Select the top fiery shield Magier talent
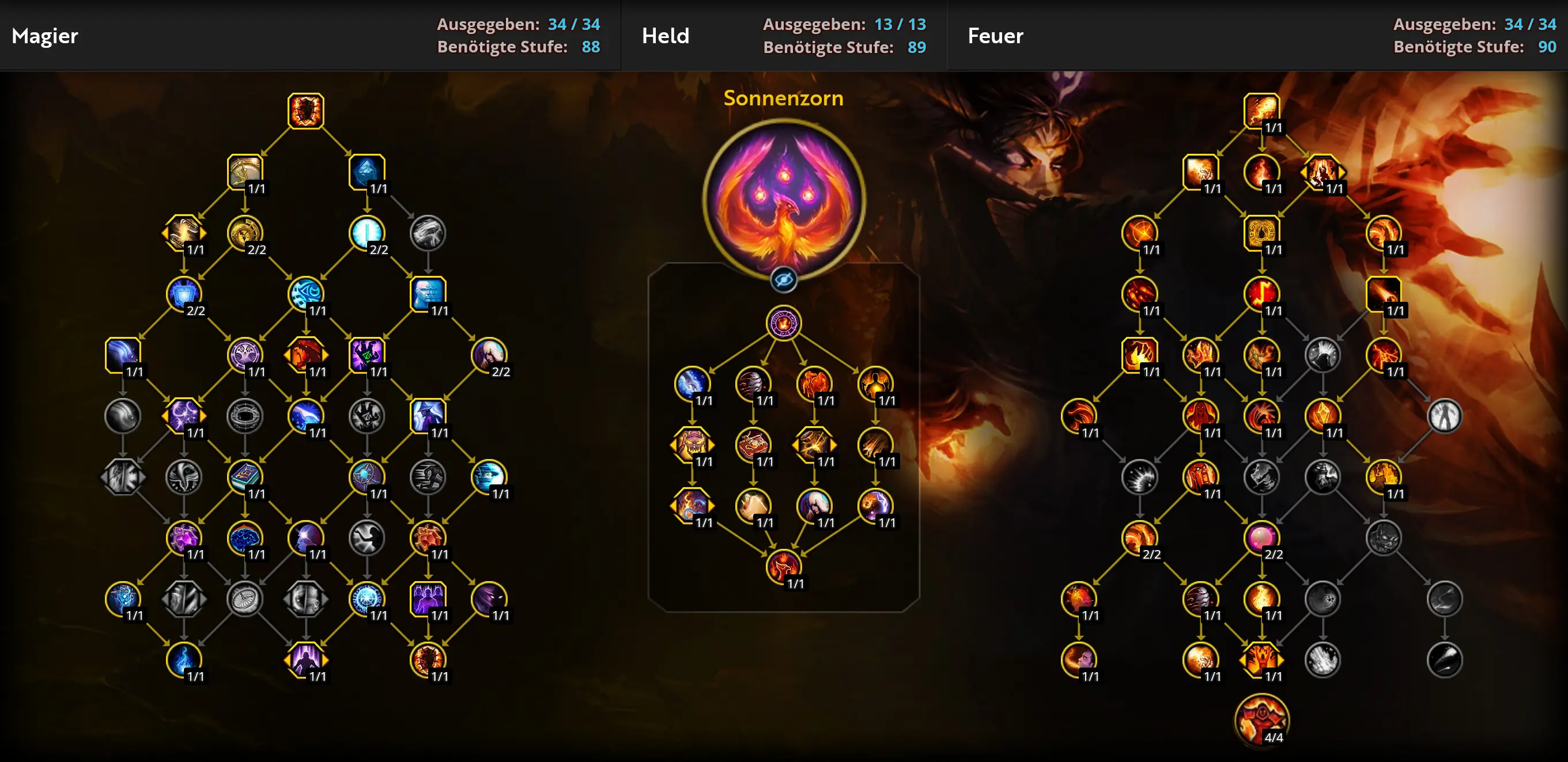This screenshot has width=1568, height=762. tap(305, 110)
